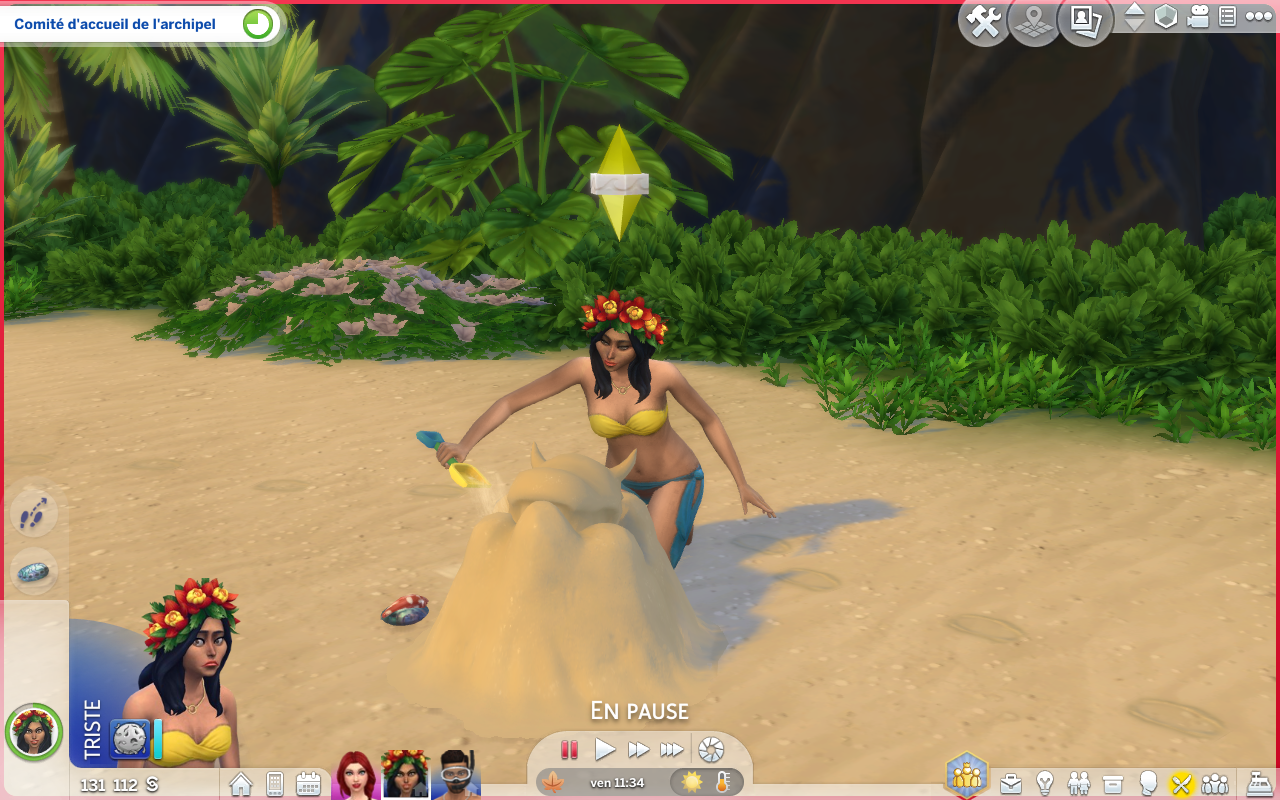The width and height of the screenshot is (1280, 800).
Task: Select the snorkel-mask Sim portrait
Action: click(x=455, y=775)
